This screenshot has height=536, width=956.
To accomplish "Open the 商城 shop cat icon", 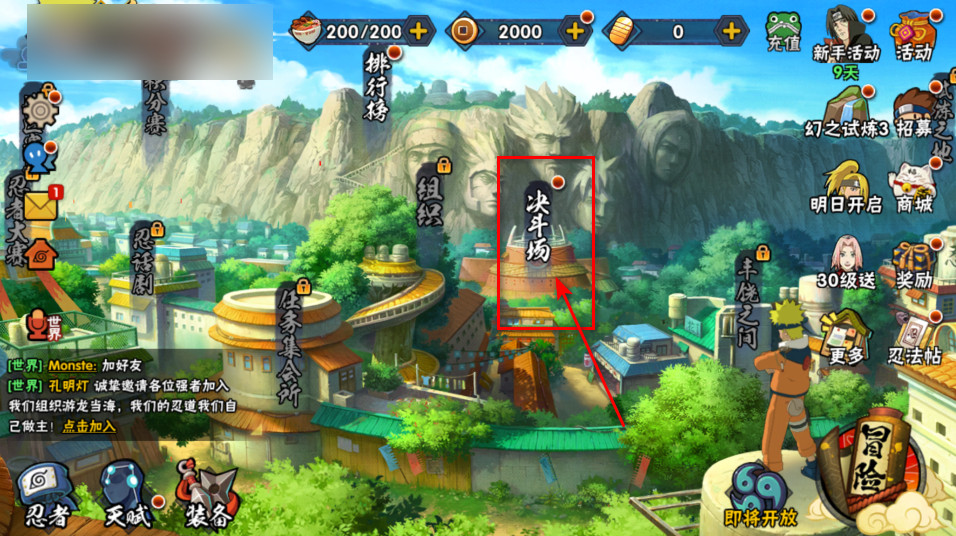I will pos(913,185).
